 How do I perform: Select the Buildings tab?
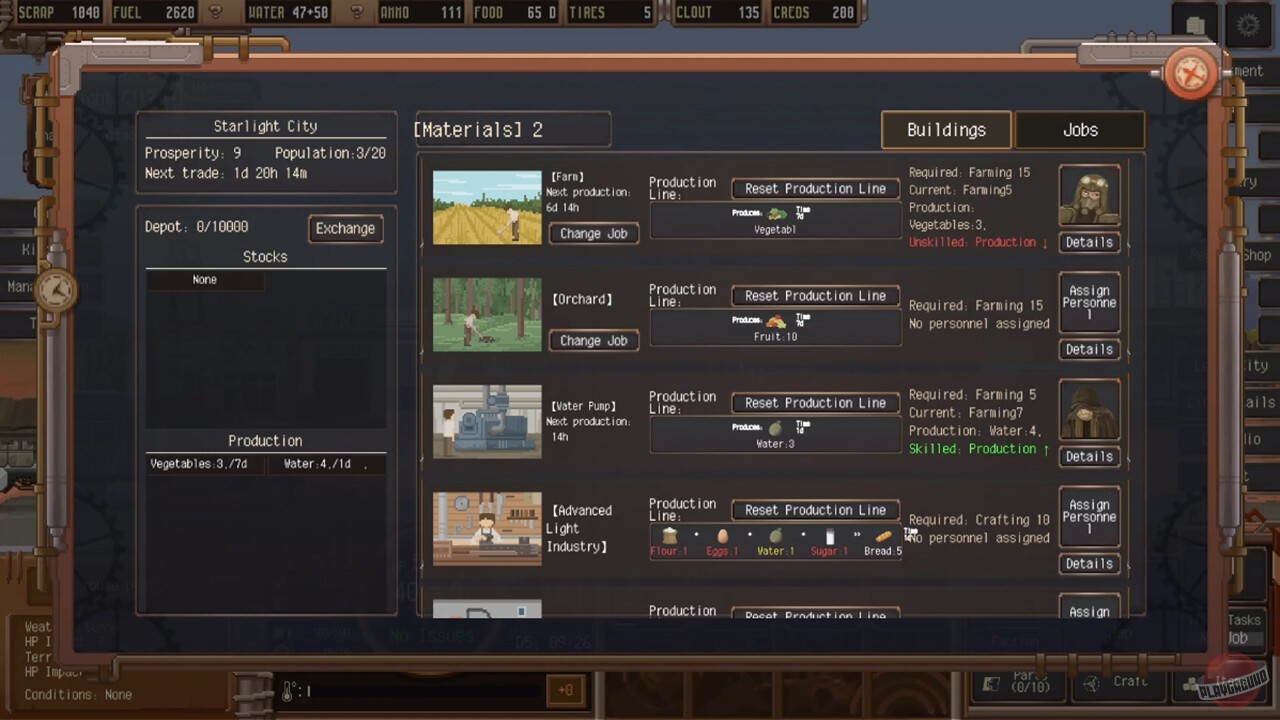946,130
